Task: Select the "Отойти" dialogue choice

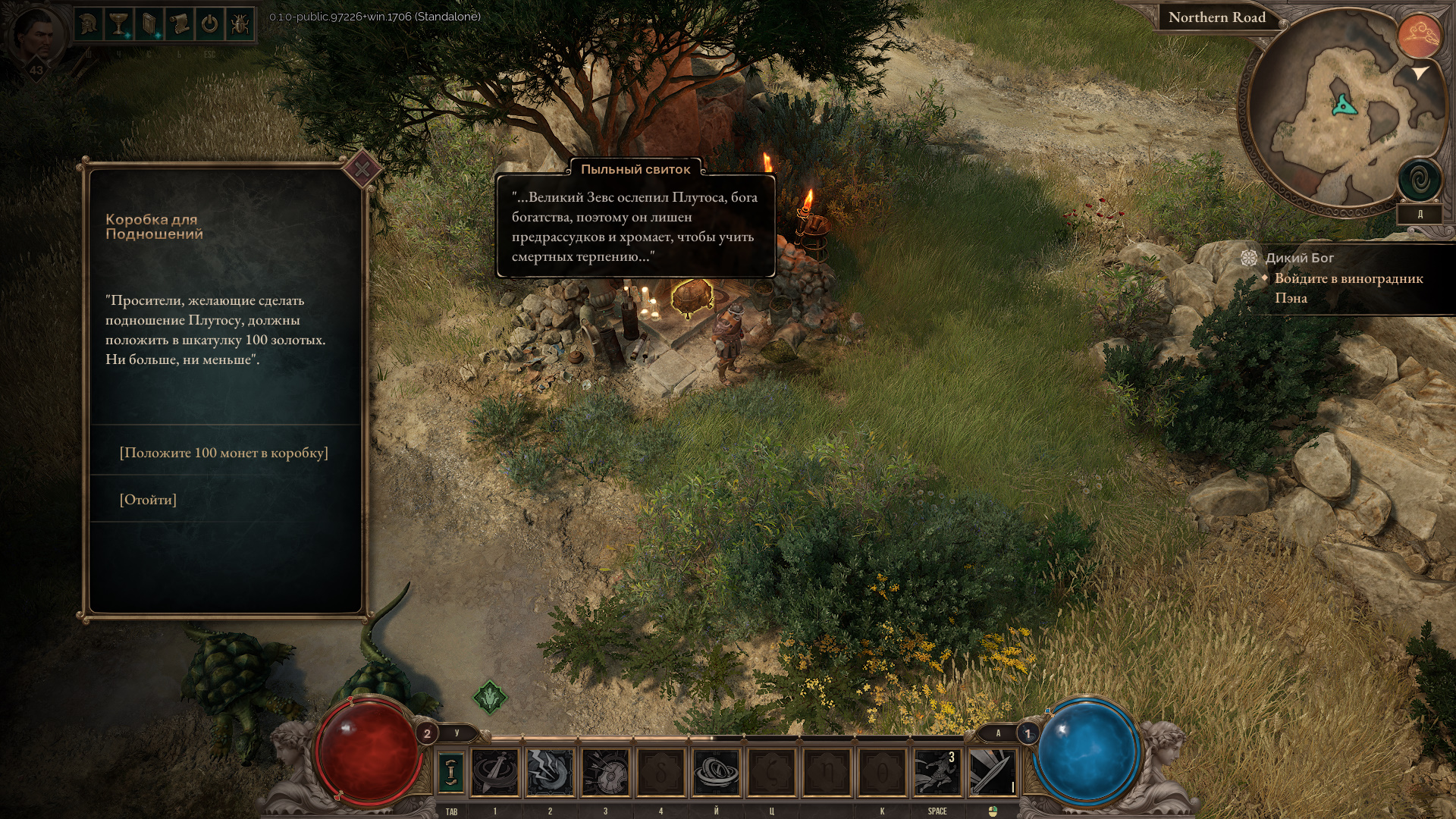Action: (148, 500)
